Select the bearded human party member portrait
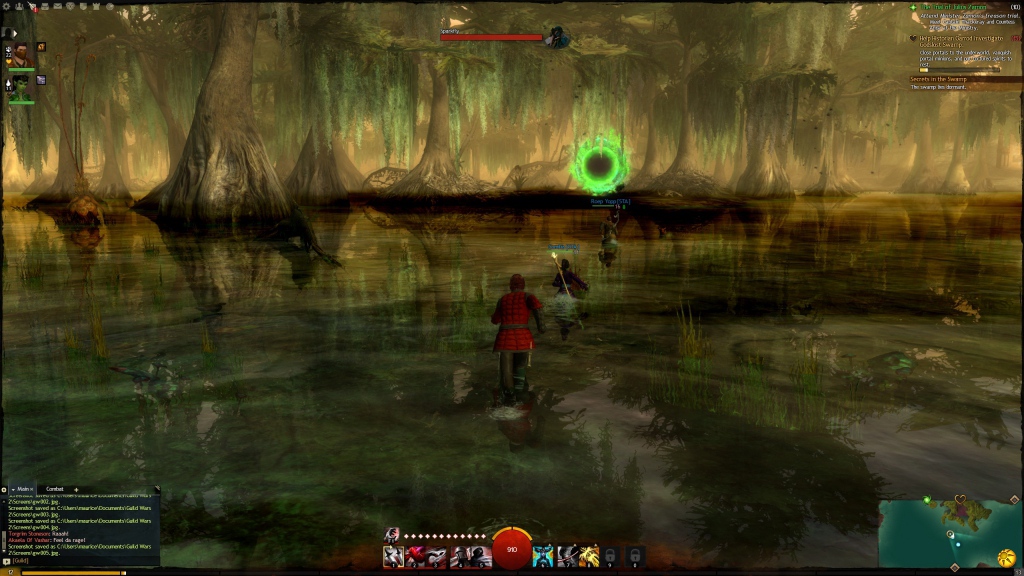The height and width of the screenshot is (576, 1024). (21, 55)
